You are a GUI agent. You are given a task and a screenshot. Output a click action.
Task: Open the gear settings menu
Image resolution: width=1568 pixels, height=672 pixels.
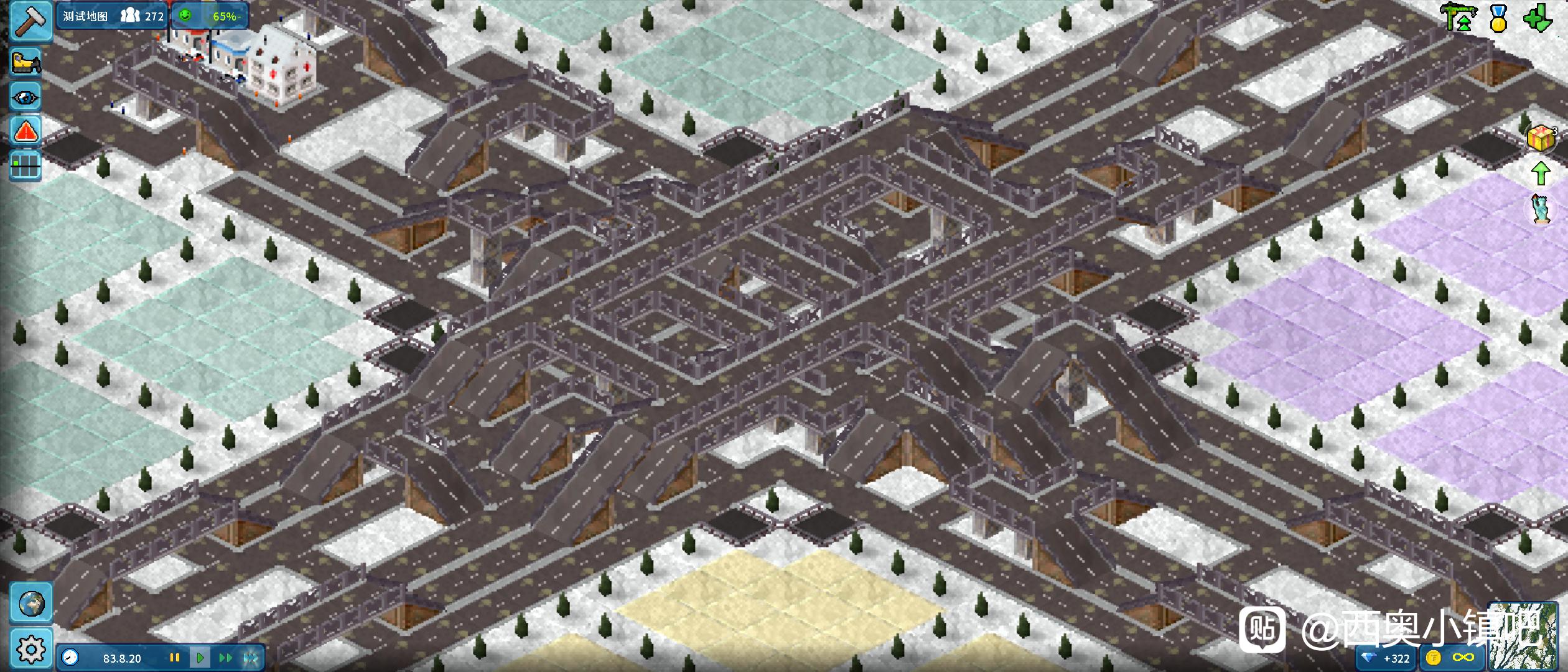point(31,649)
